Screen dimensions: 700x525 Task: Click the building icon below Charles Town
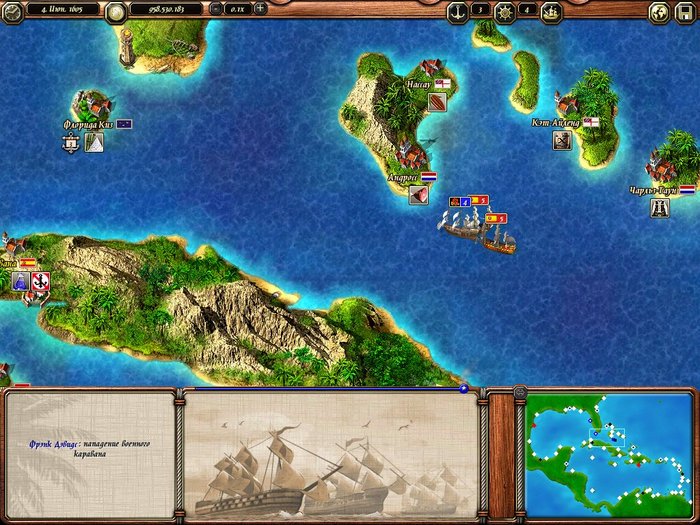coord(660,207)
